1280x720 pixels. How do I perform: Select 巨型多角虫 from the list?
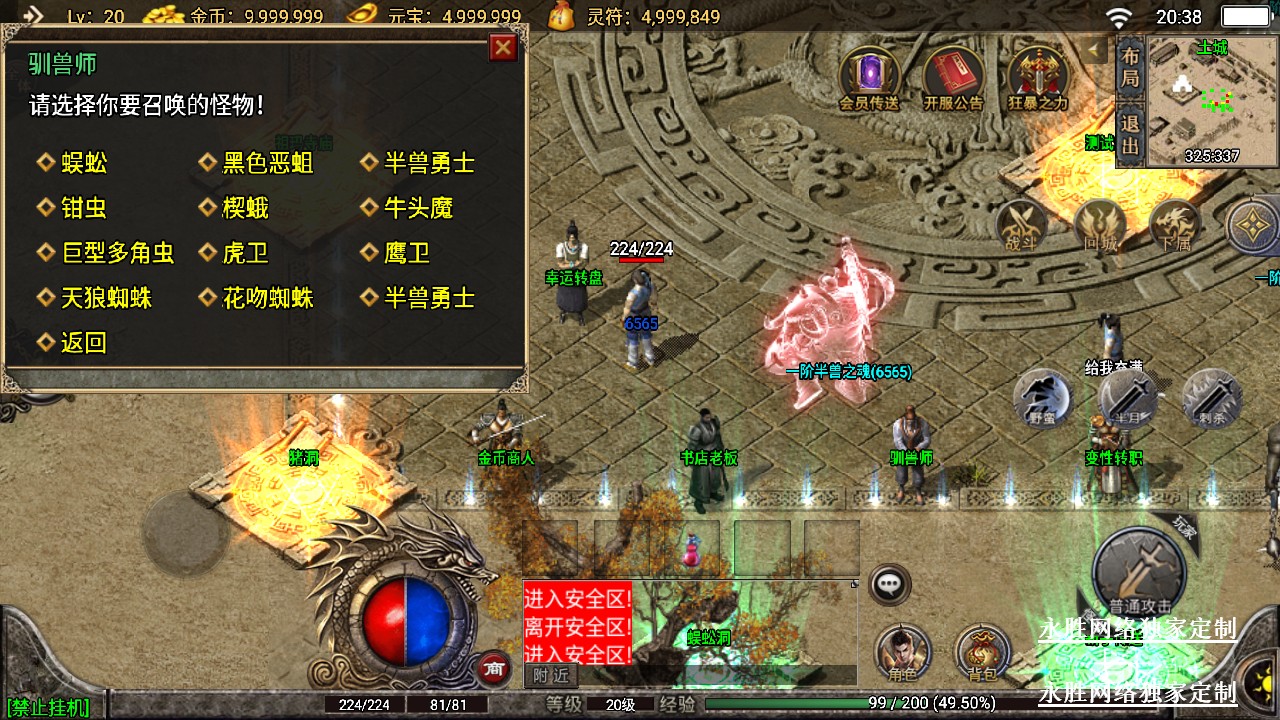[x=117, y=253]
